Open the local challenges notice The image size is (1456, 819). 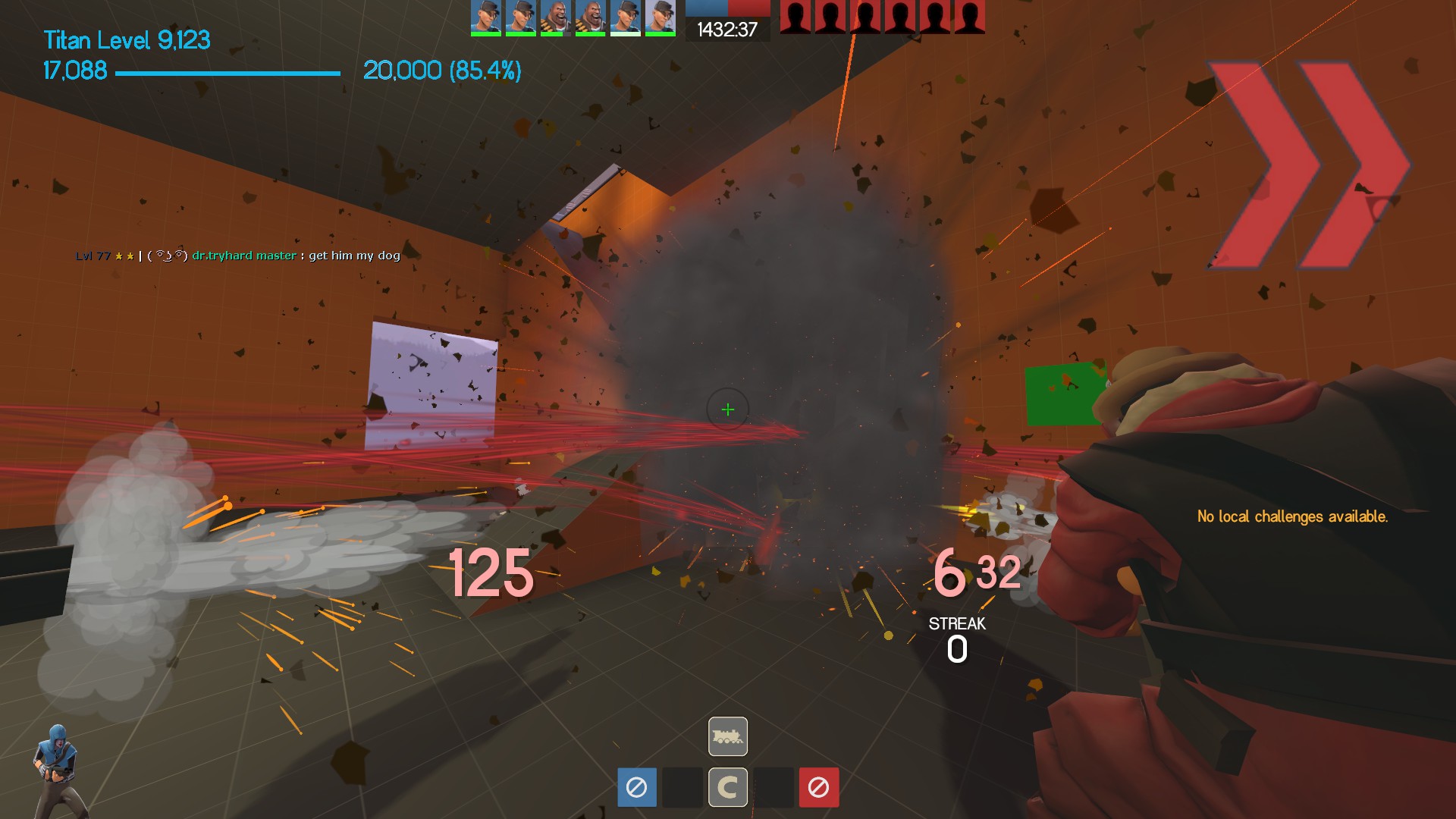(x=1292, y=516)
